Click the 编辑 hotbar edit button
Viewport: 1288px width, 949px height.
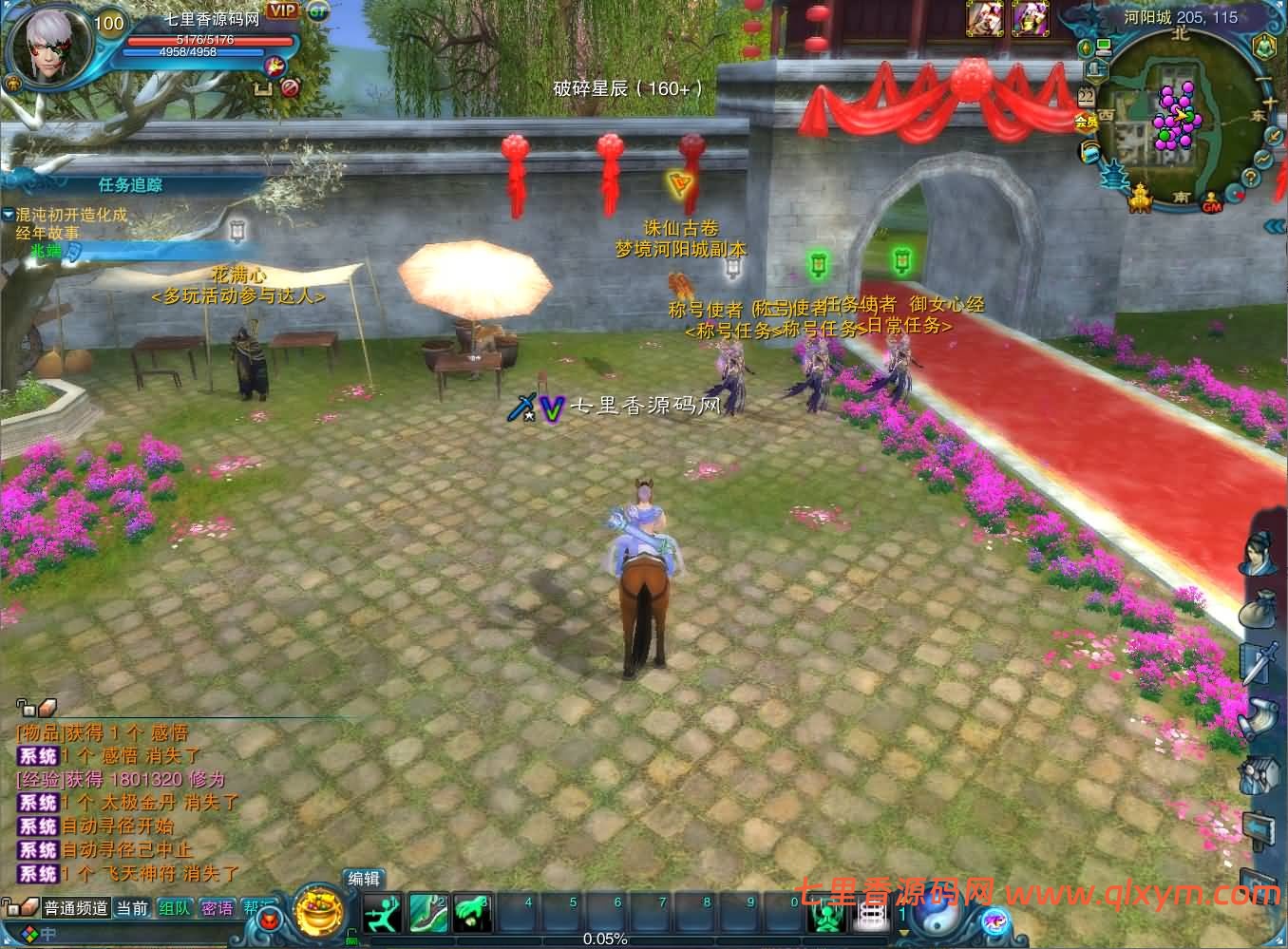click(x=364, y=879)
